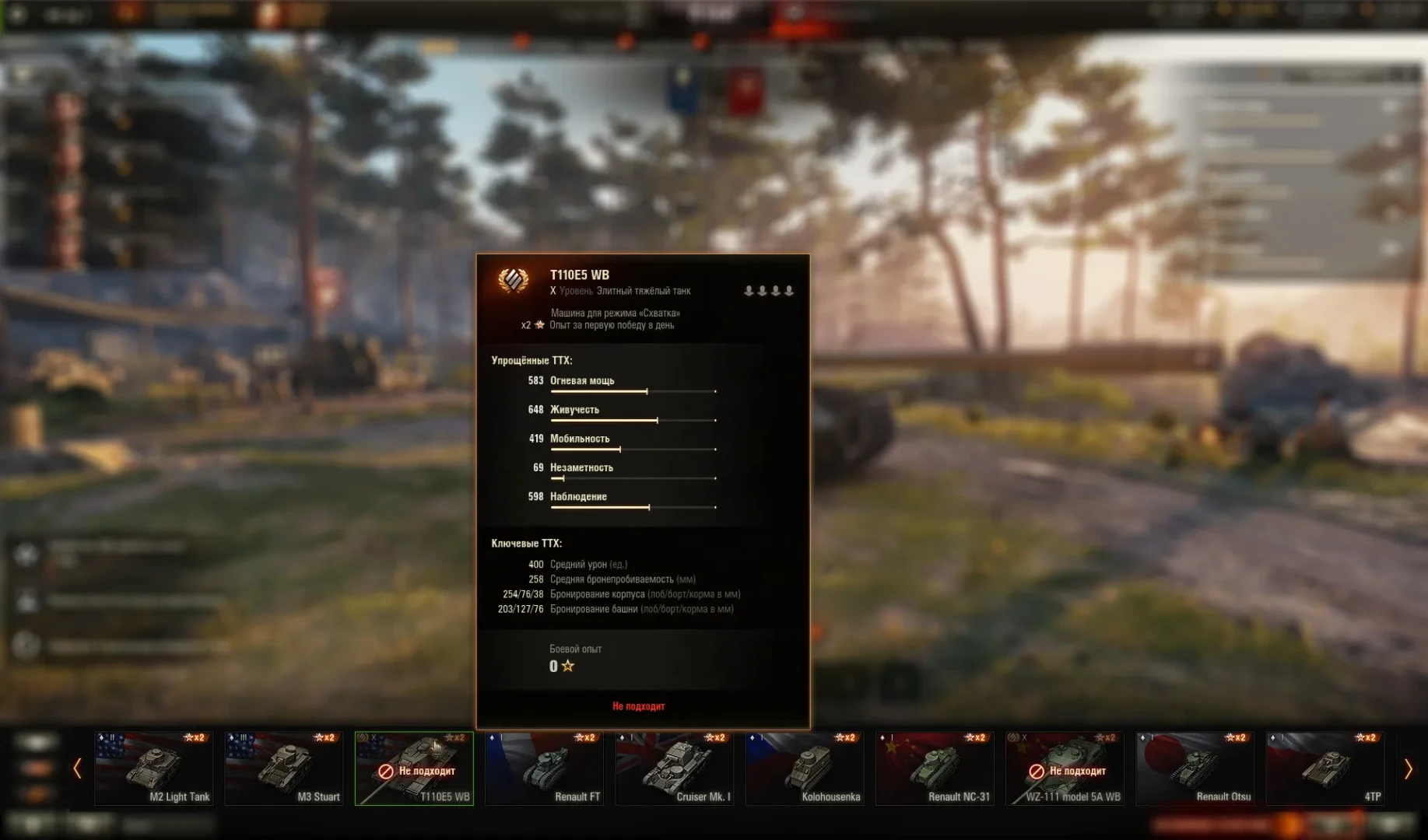Select the M2 Light Tank
The image size is (1428, 840).
coord(153,768)
